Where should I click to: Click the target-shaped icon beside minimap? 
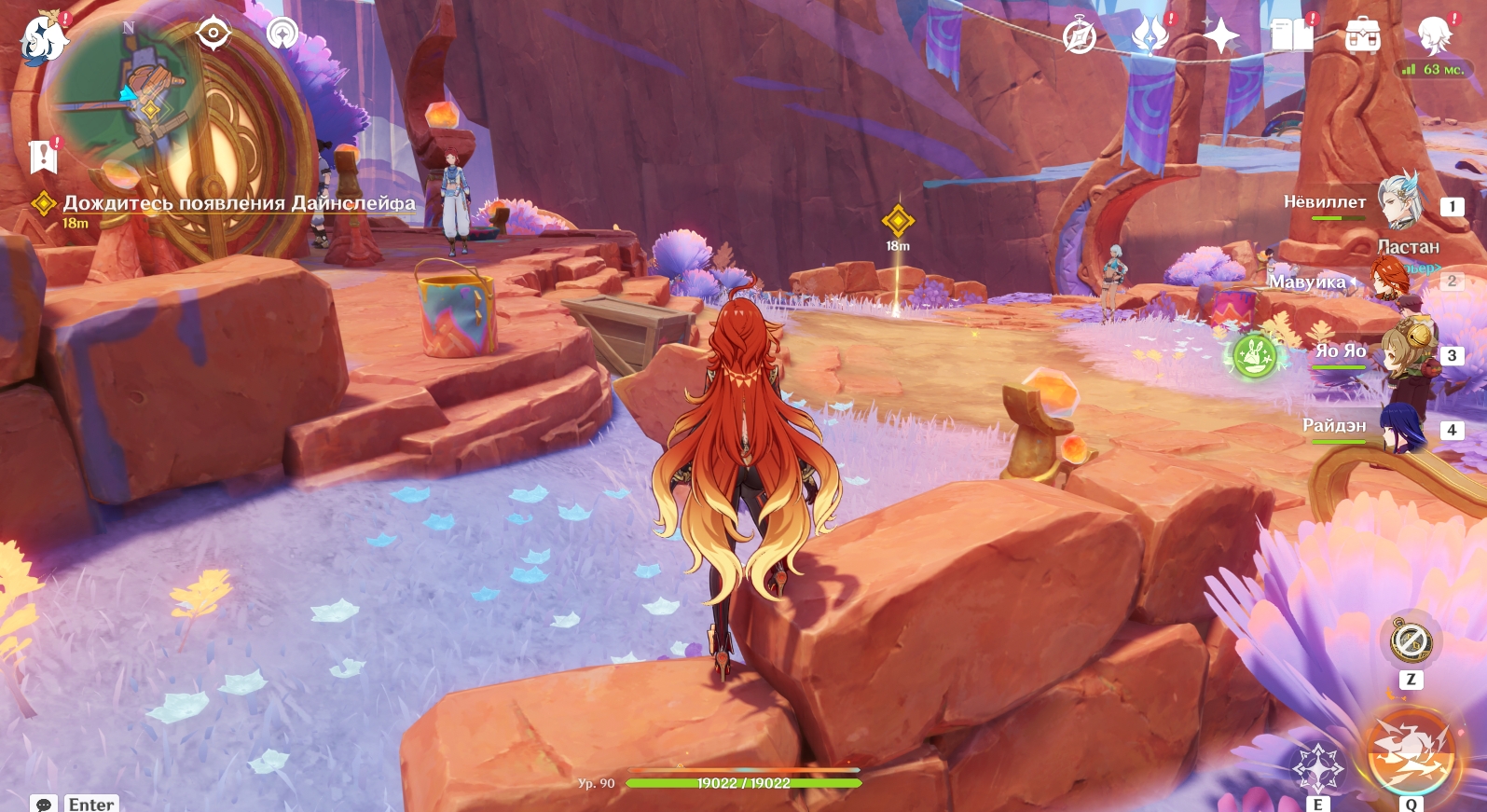pos(213,34)
